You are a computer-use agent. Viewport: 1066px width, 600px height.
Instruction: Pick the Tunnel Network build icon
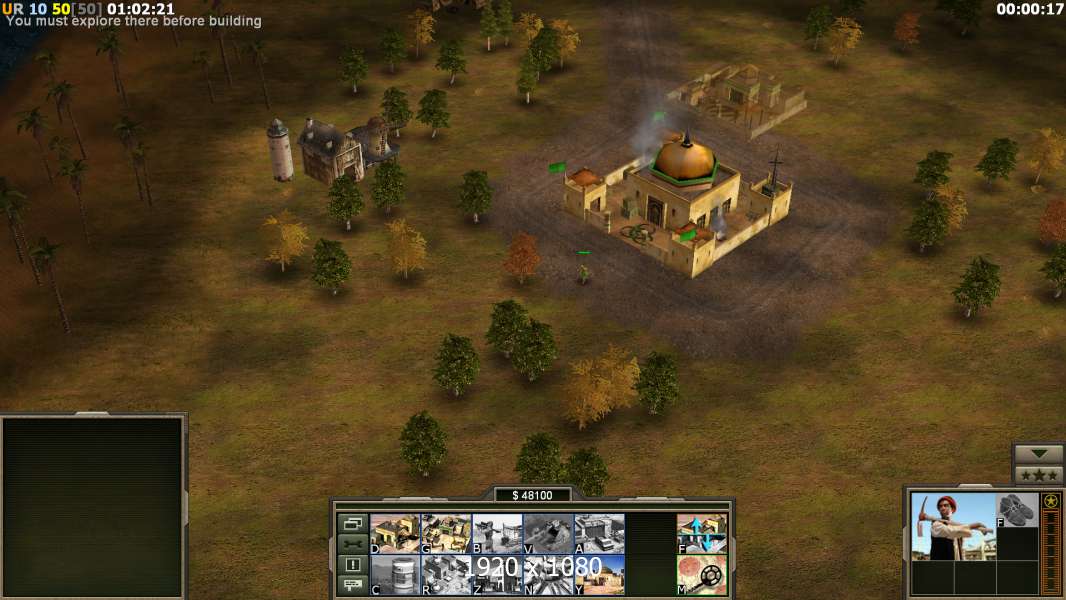[x=548, y=534]
